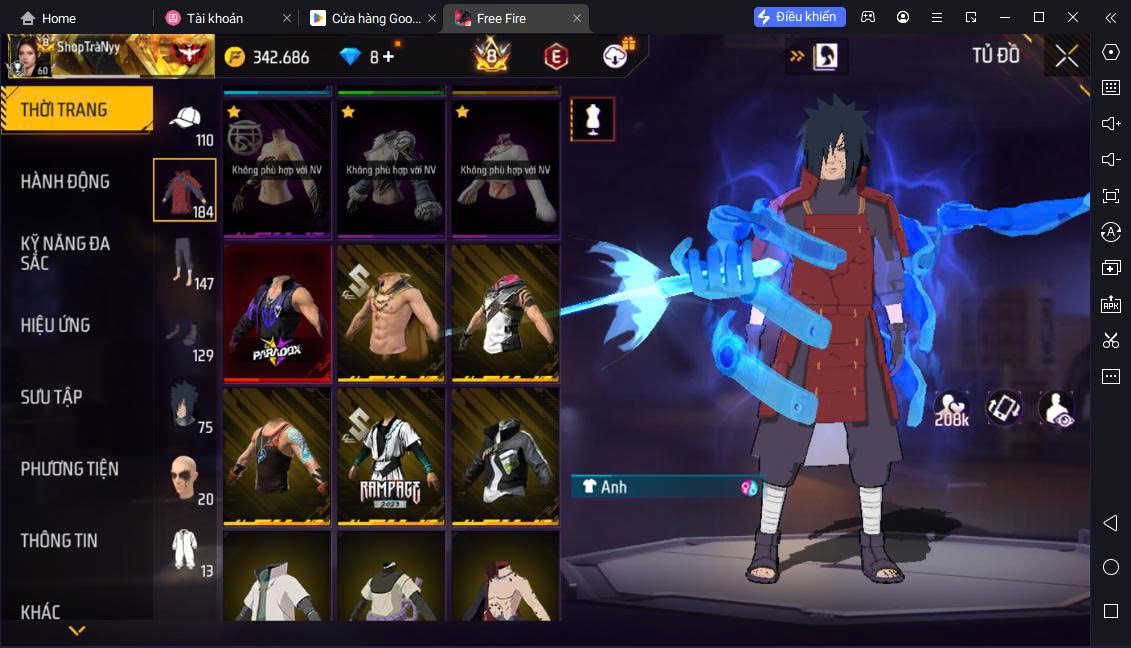1131x648 pixels.
Task: Open the Sưu Tập section
Action: tap(51, 397)
